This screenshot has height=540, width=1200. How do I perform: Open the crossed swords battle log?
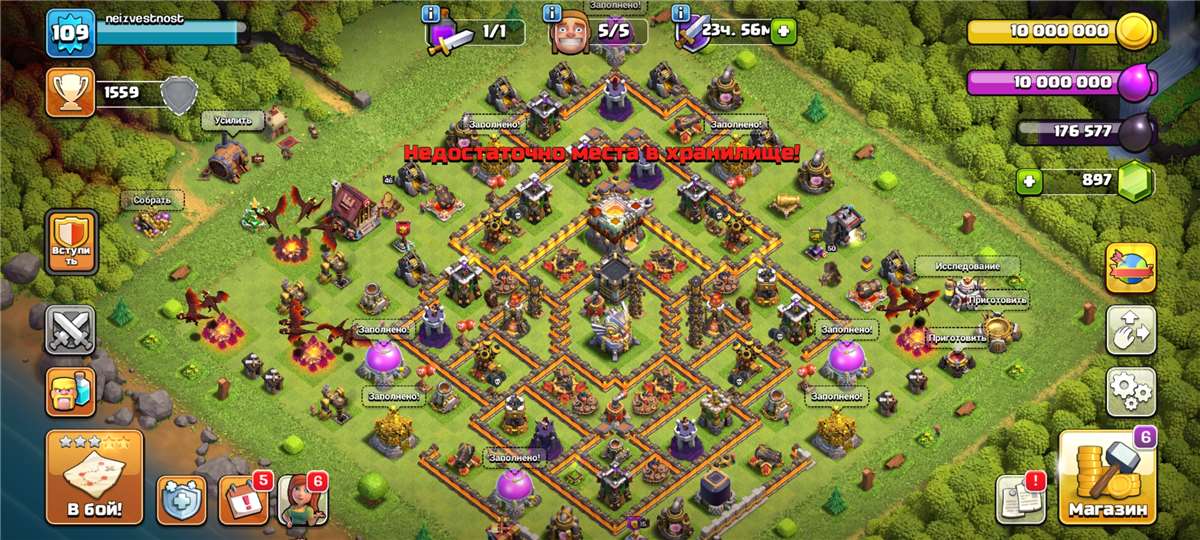point(71,329)
